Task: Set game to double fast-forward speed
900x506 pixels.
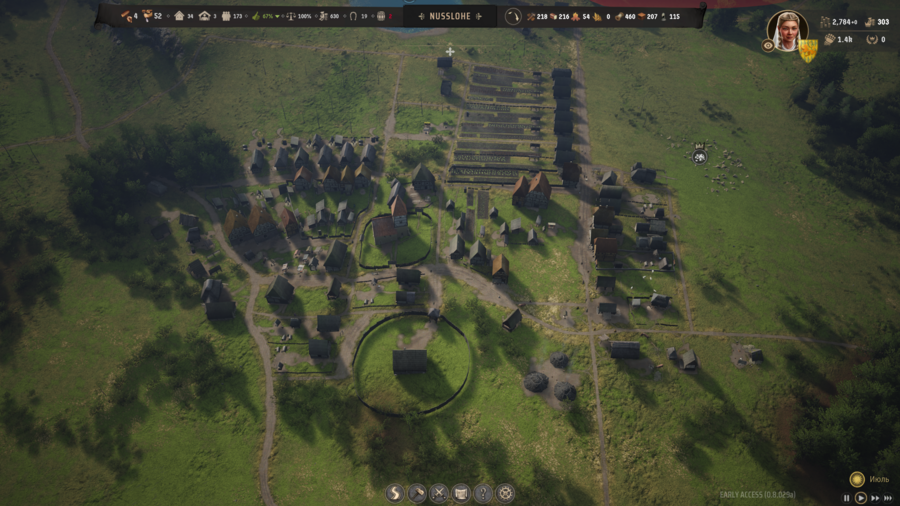Action: coord(875,498)
